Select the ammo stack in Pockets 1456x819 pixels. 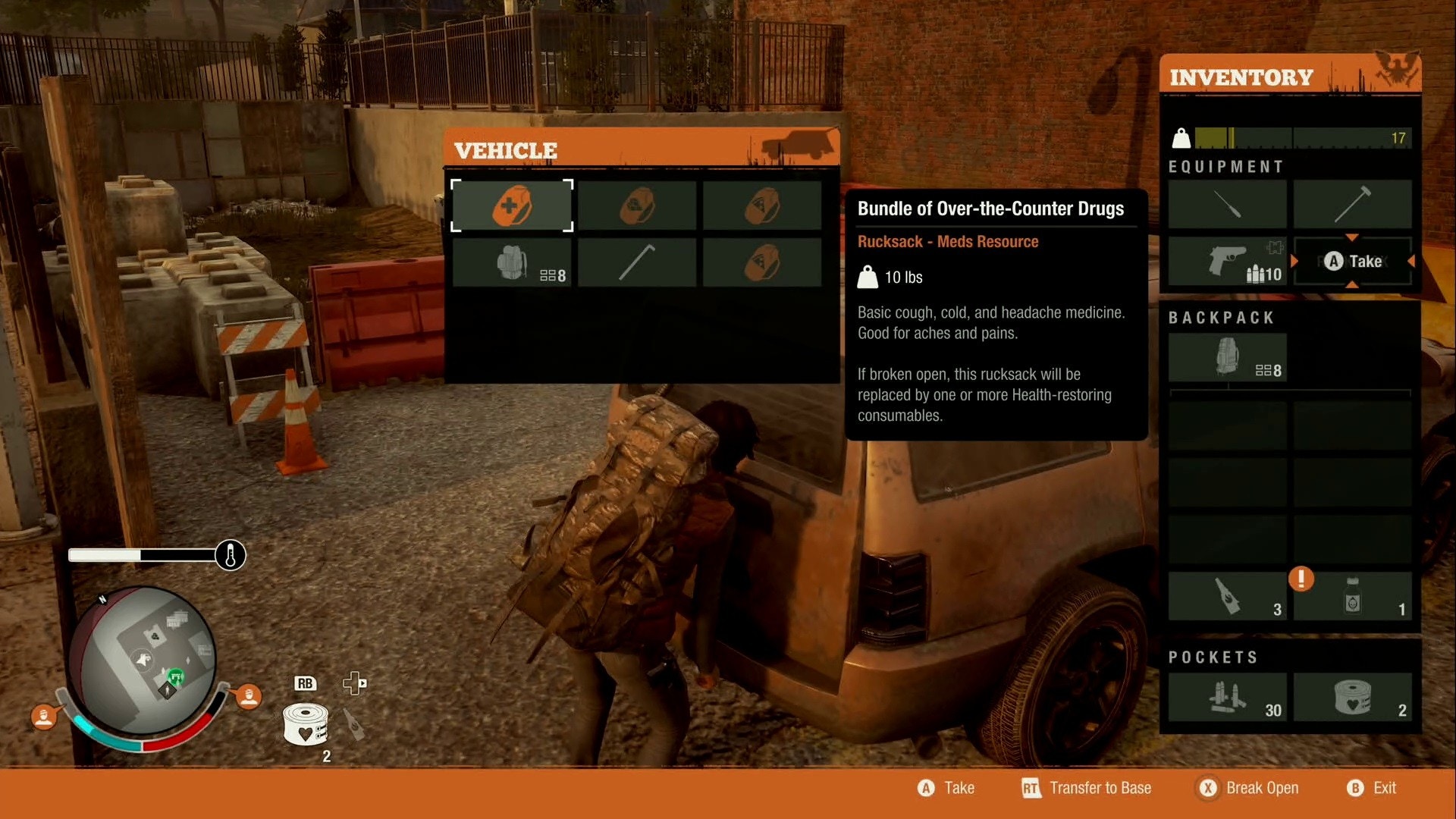[1227, 697]
